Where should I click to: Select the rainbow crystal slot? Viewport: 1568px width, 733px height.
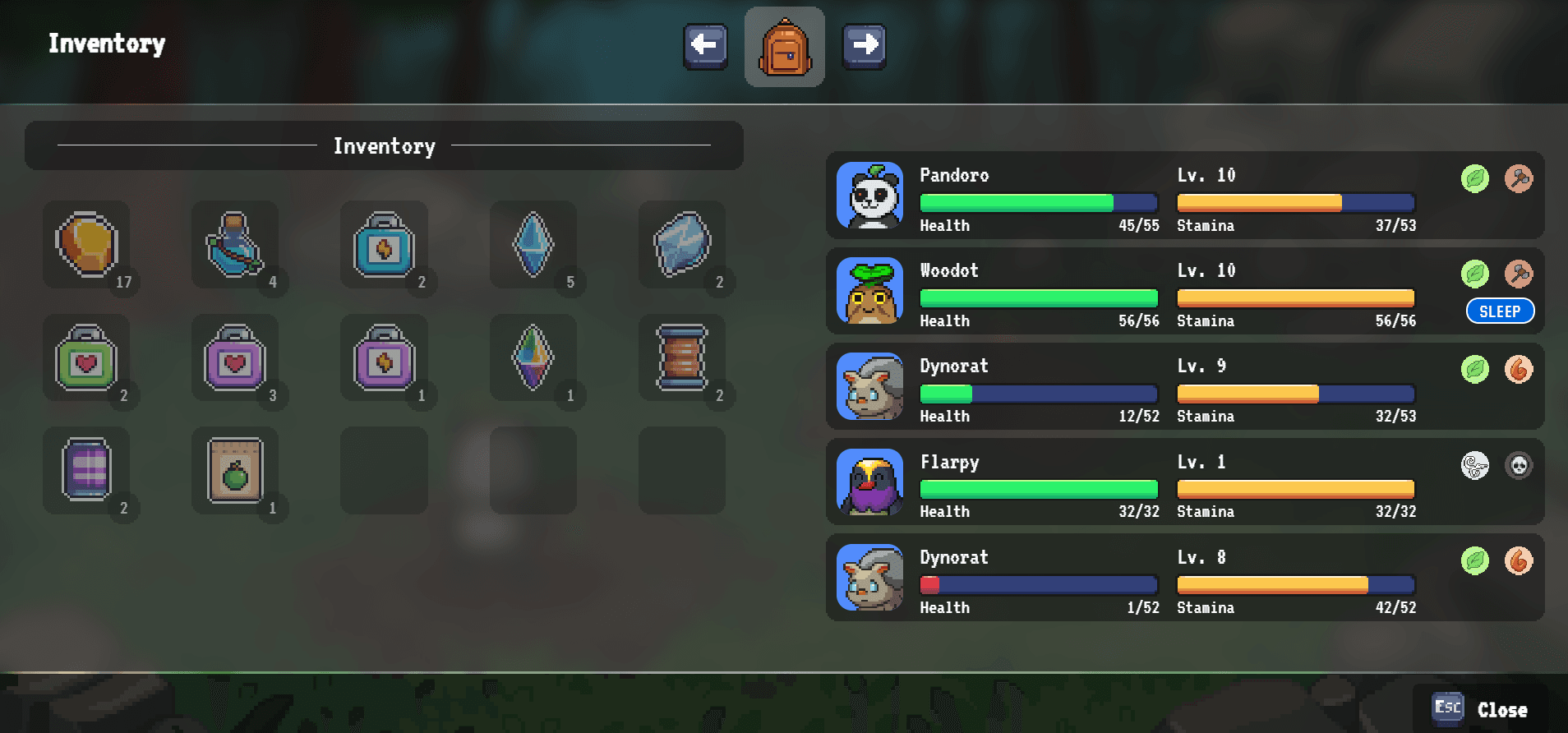tap(533, 358)
